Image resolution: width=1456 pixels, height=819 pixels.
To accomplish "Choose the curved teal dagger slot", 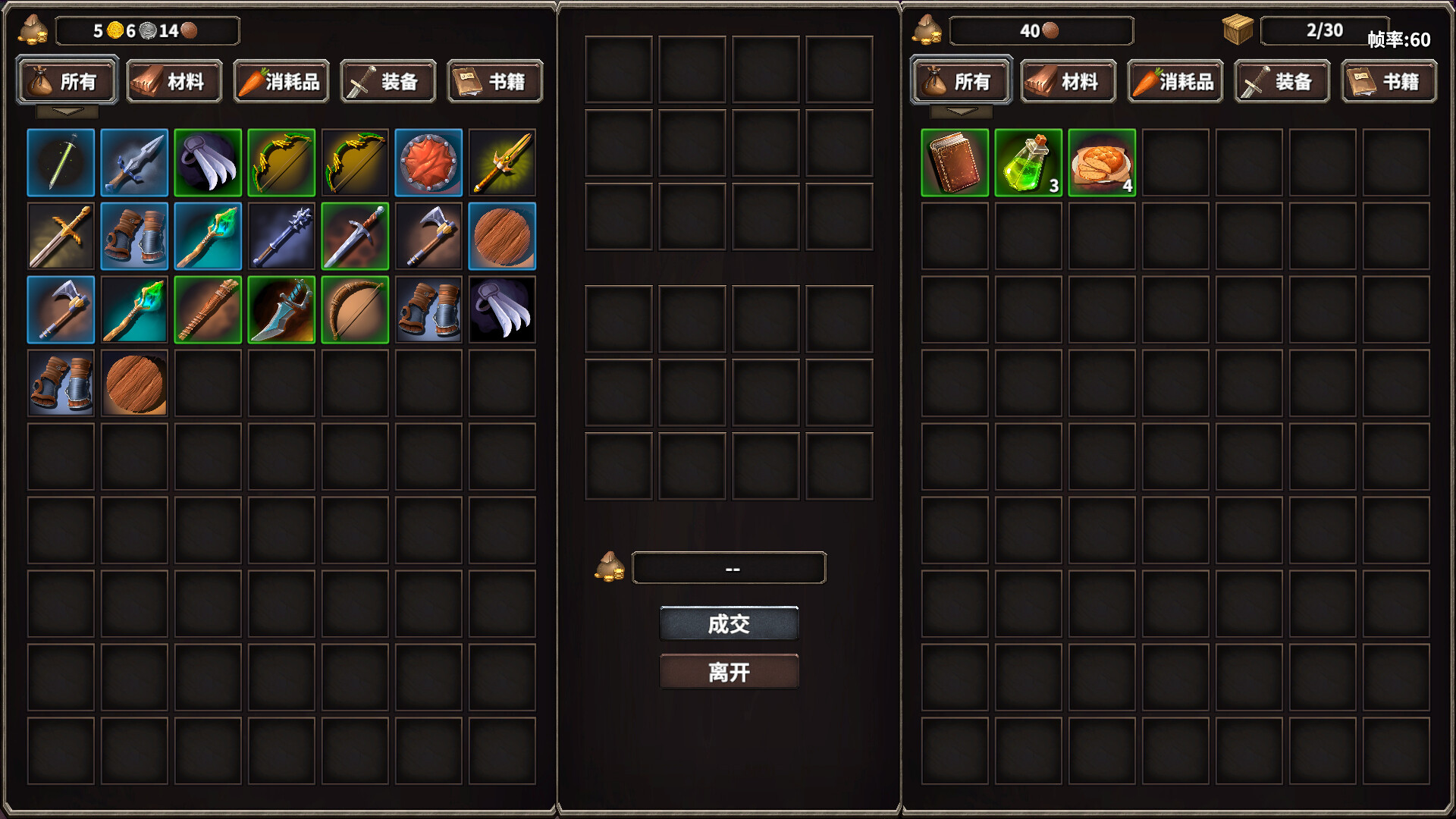I will click(281, 310).
